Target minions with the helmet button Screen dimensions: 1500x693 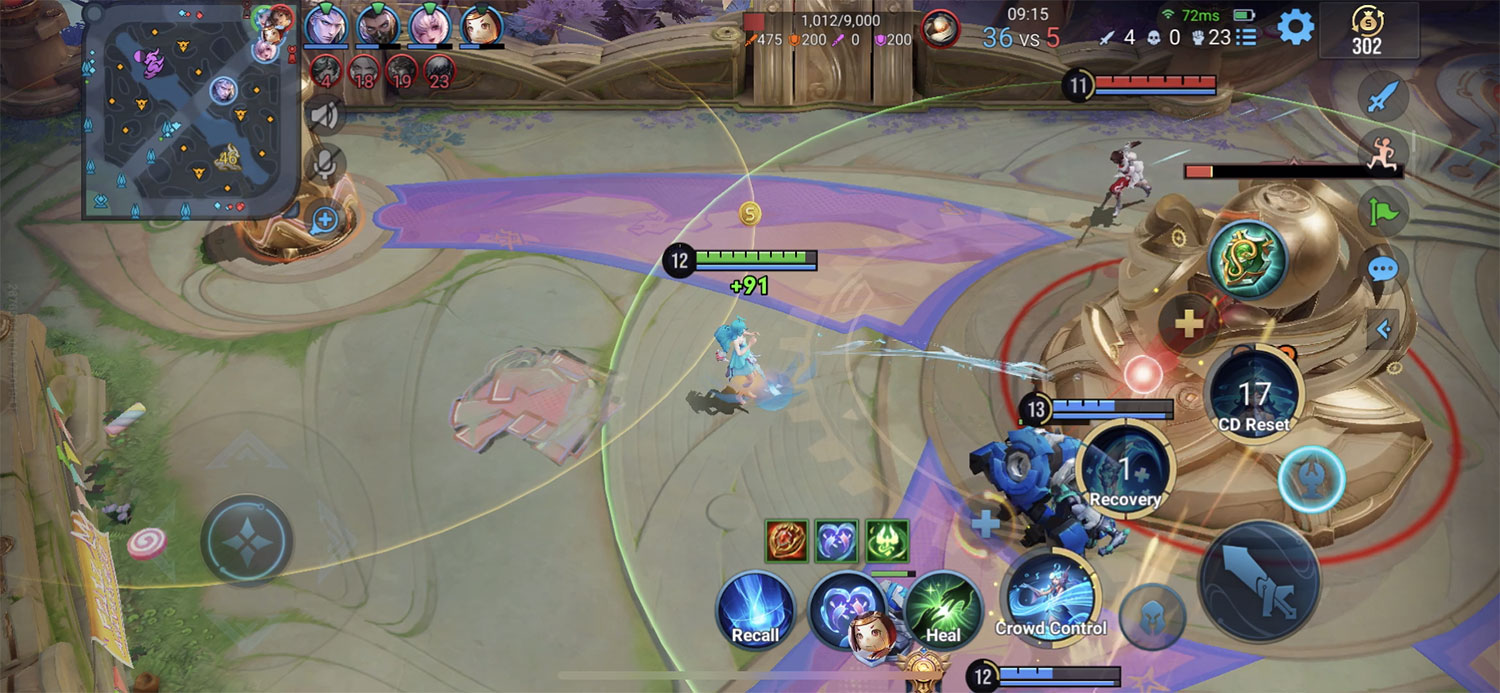1152,617
